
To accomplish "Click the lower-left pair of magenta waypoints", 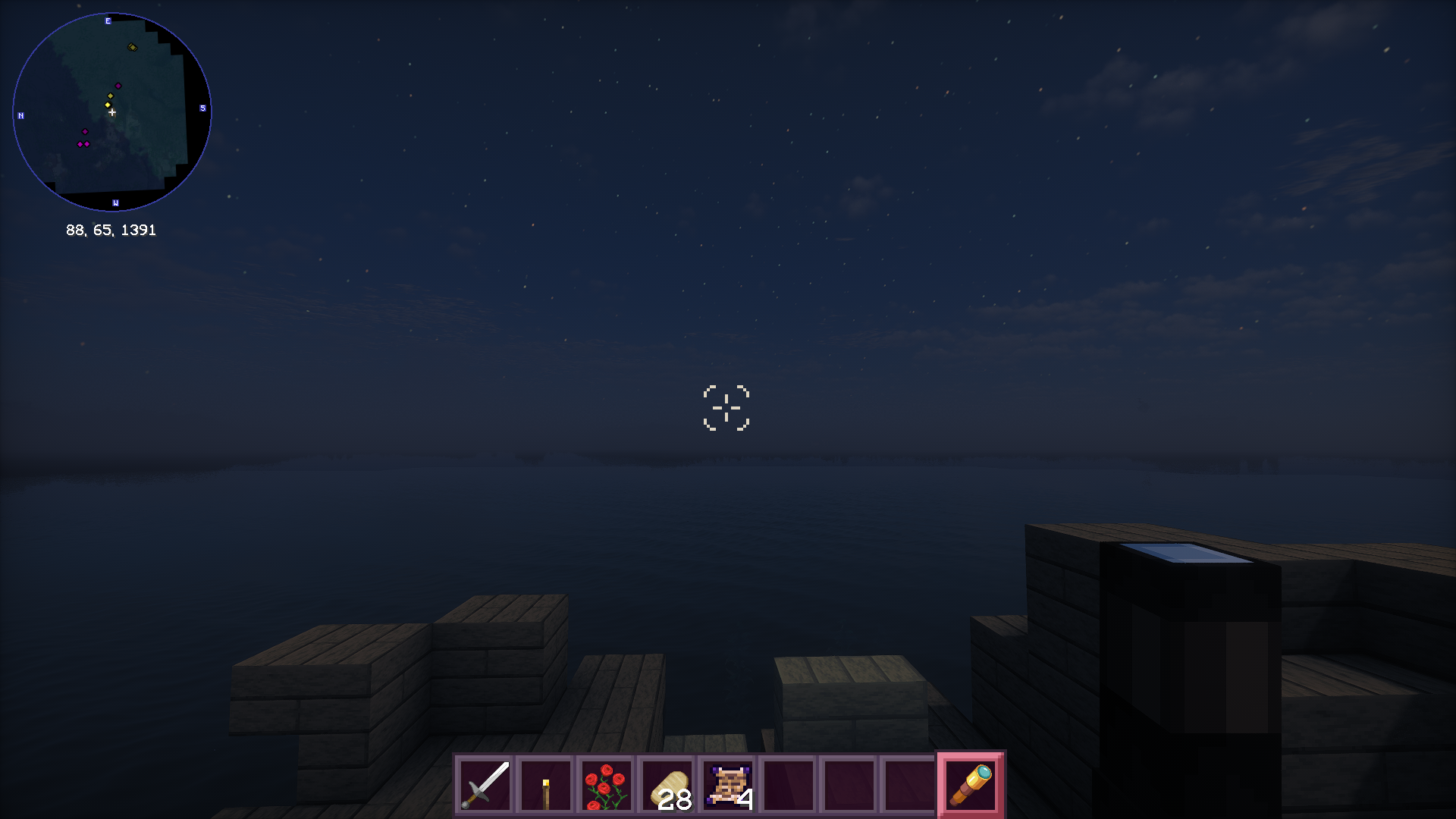I will [x=83, y=144].
